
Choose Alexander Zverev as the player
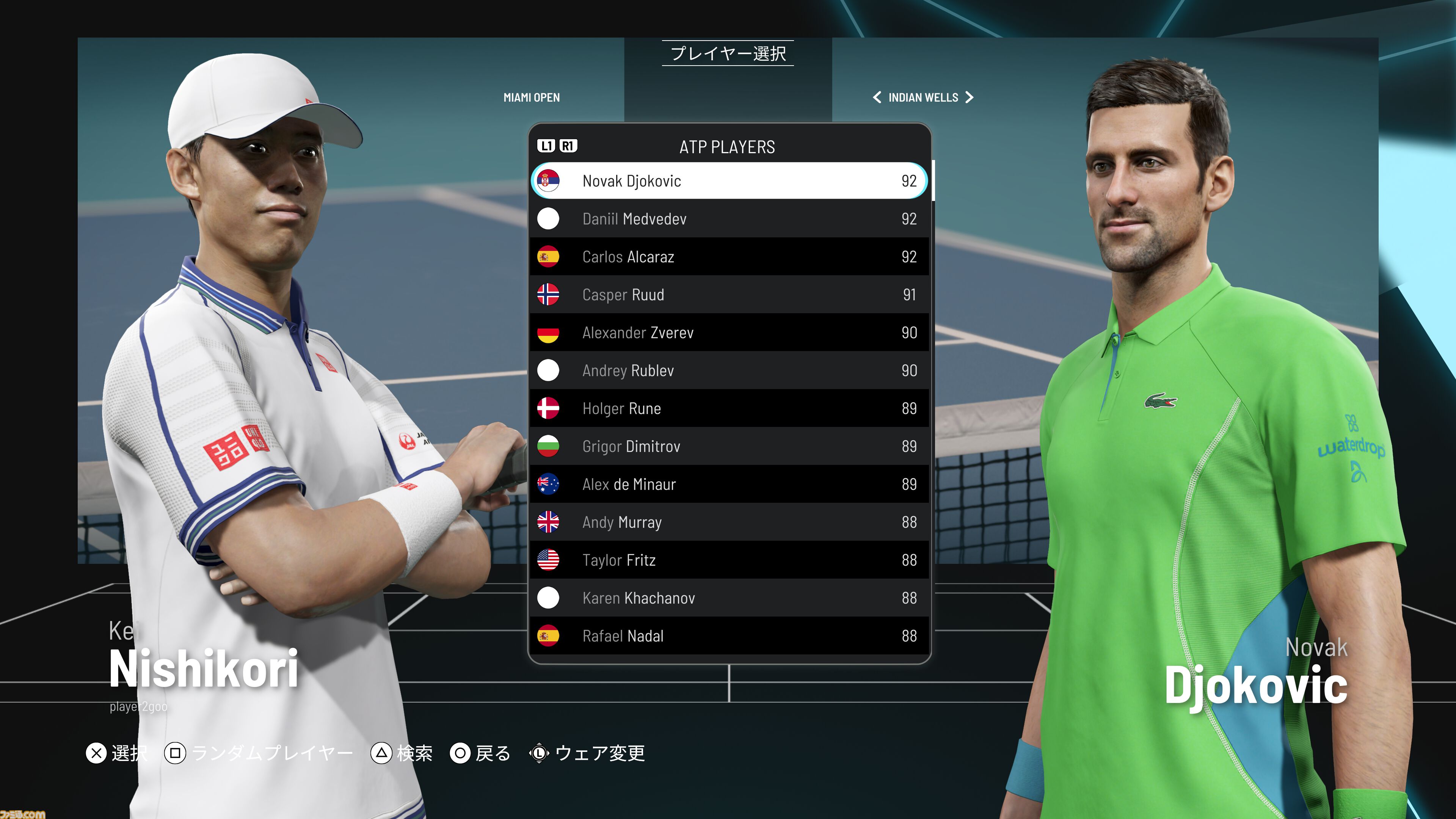[728, 333]
